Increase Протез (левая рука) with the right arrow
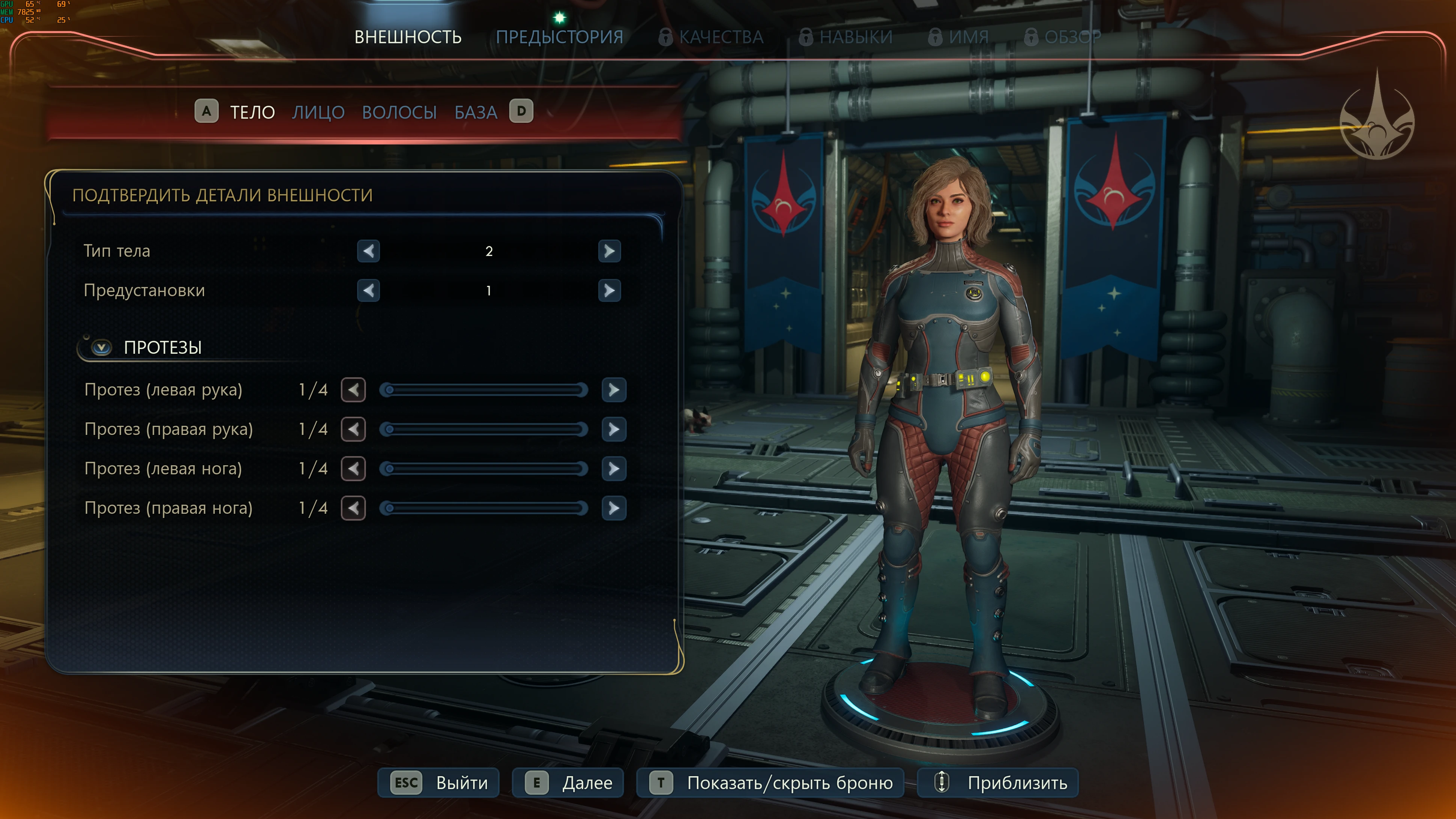The height and width of the screenshot is (819, 1456). tap(614, 390)
